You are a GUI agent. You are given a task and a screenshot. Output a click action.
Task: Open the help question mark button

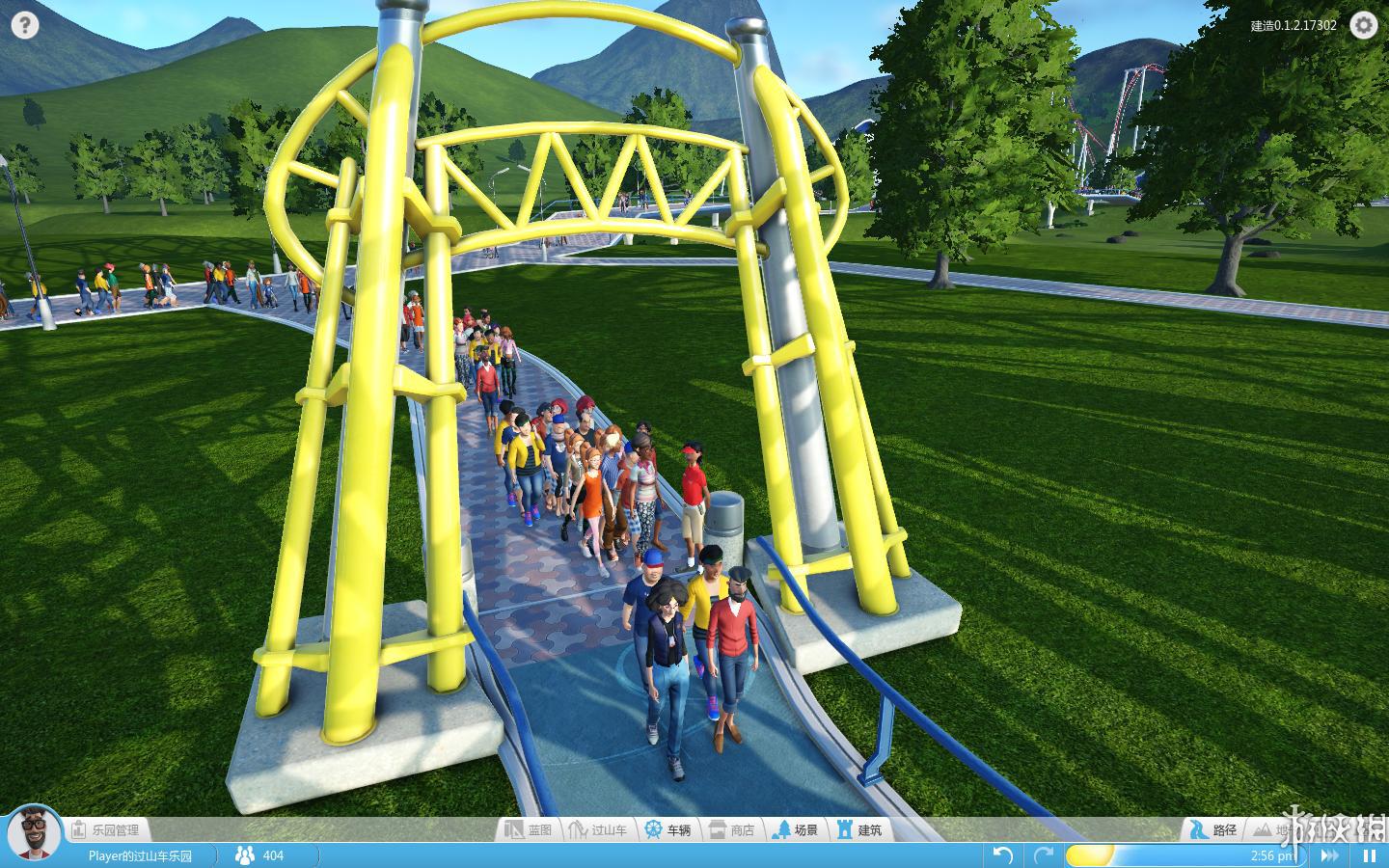click(x=25, y=25)
